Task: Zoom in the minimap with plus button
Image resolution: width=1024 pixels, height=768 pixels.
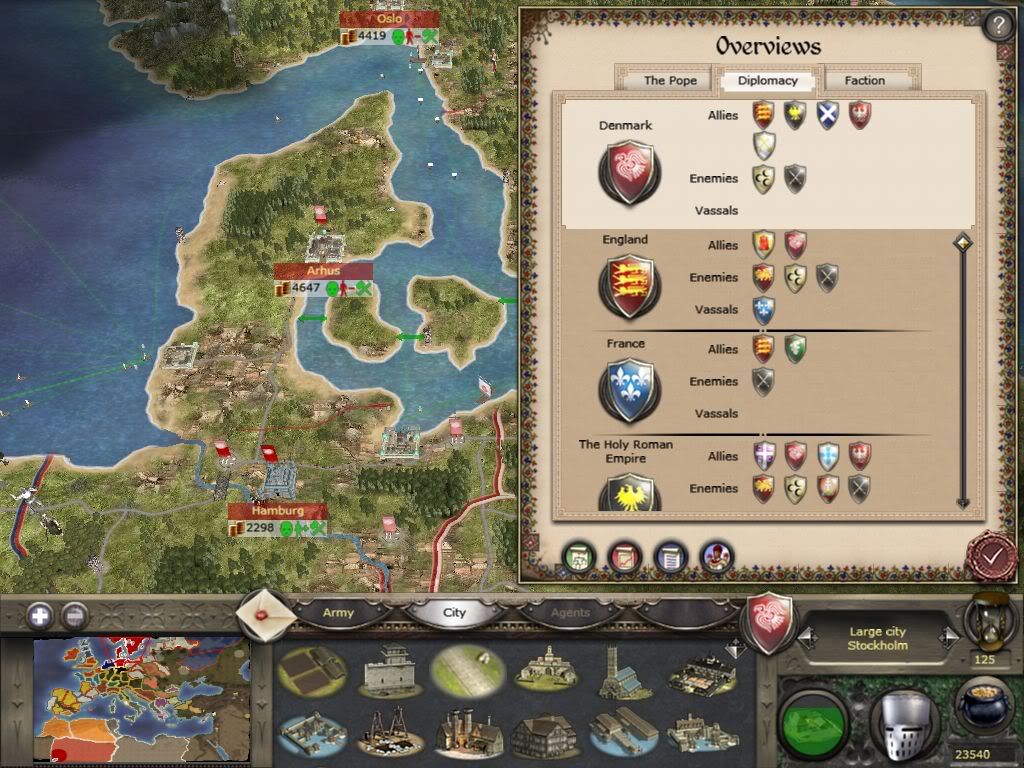Action: pos(40,615)
